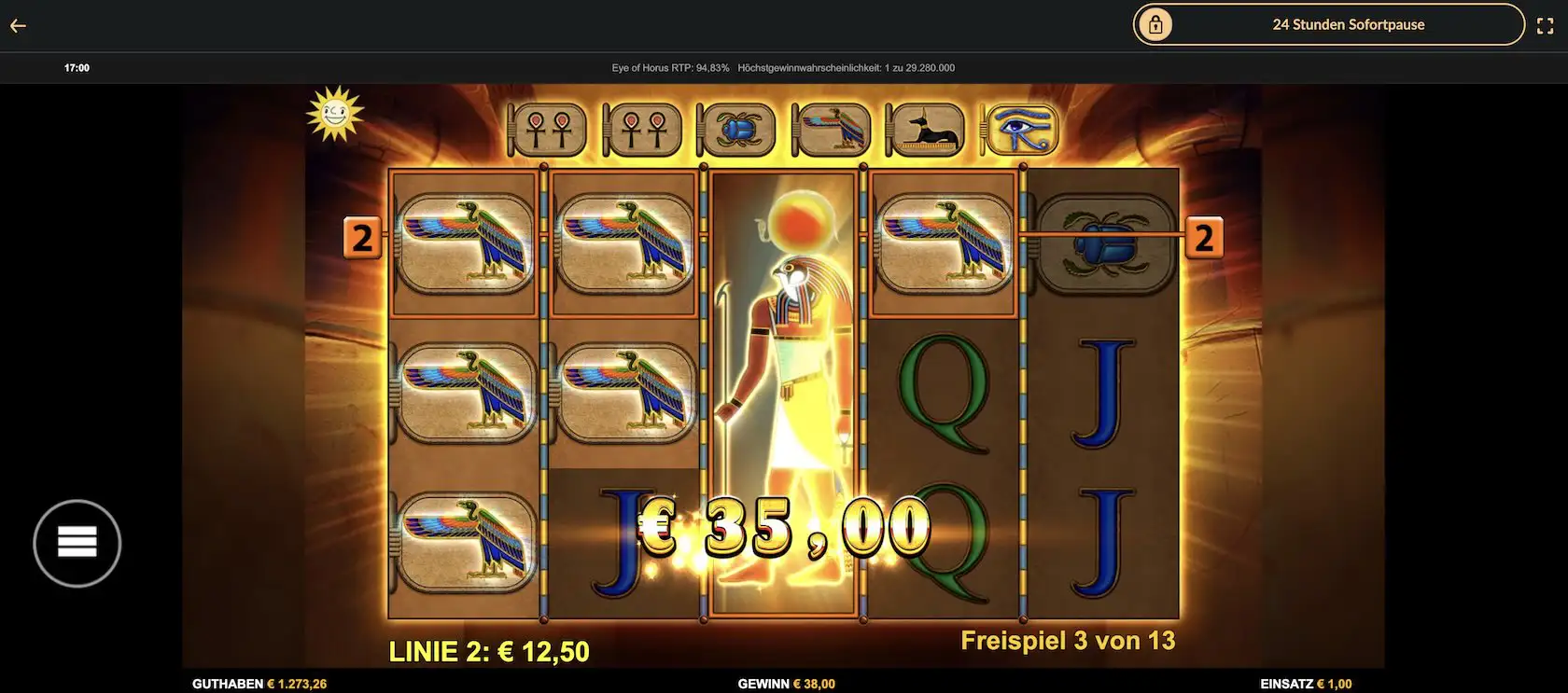Viewport: 1568px width, 693px height.
Task: Click the back arrow at top left
Action: 17,25
